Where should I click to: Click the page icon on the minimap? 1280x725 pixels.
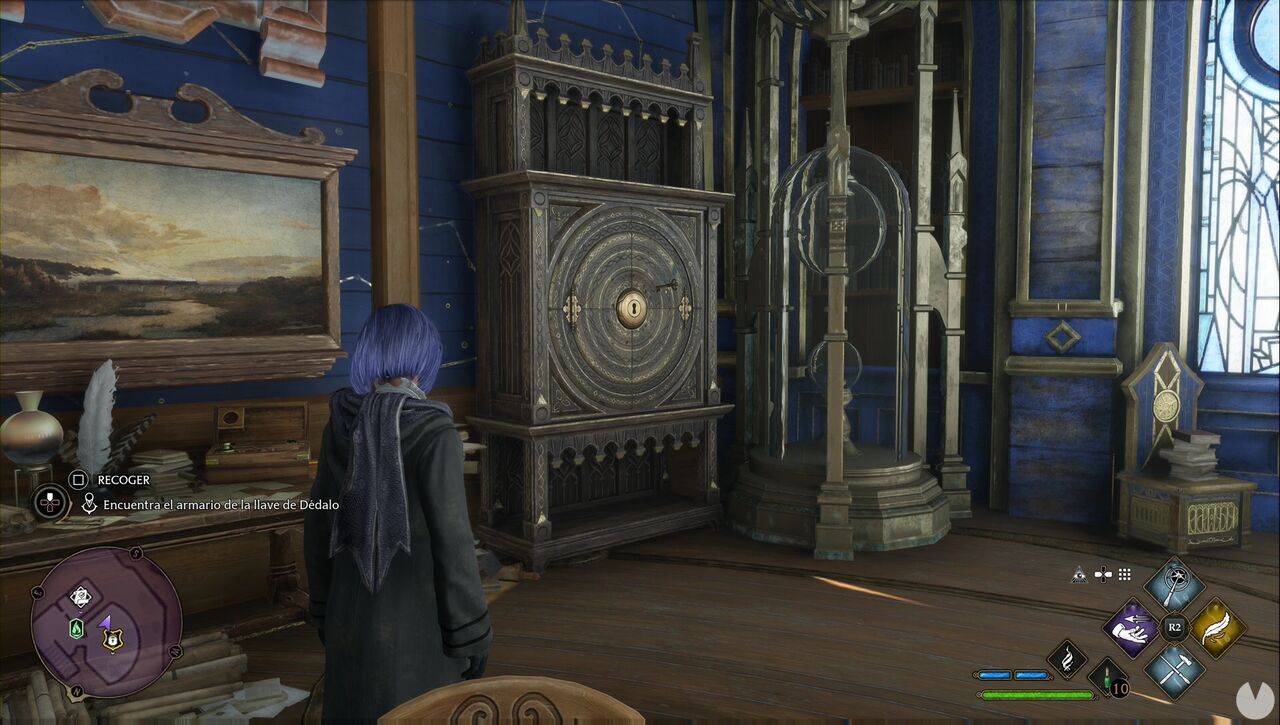coord(80,597)
